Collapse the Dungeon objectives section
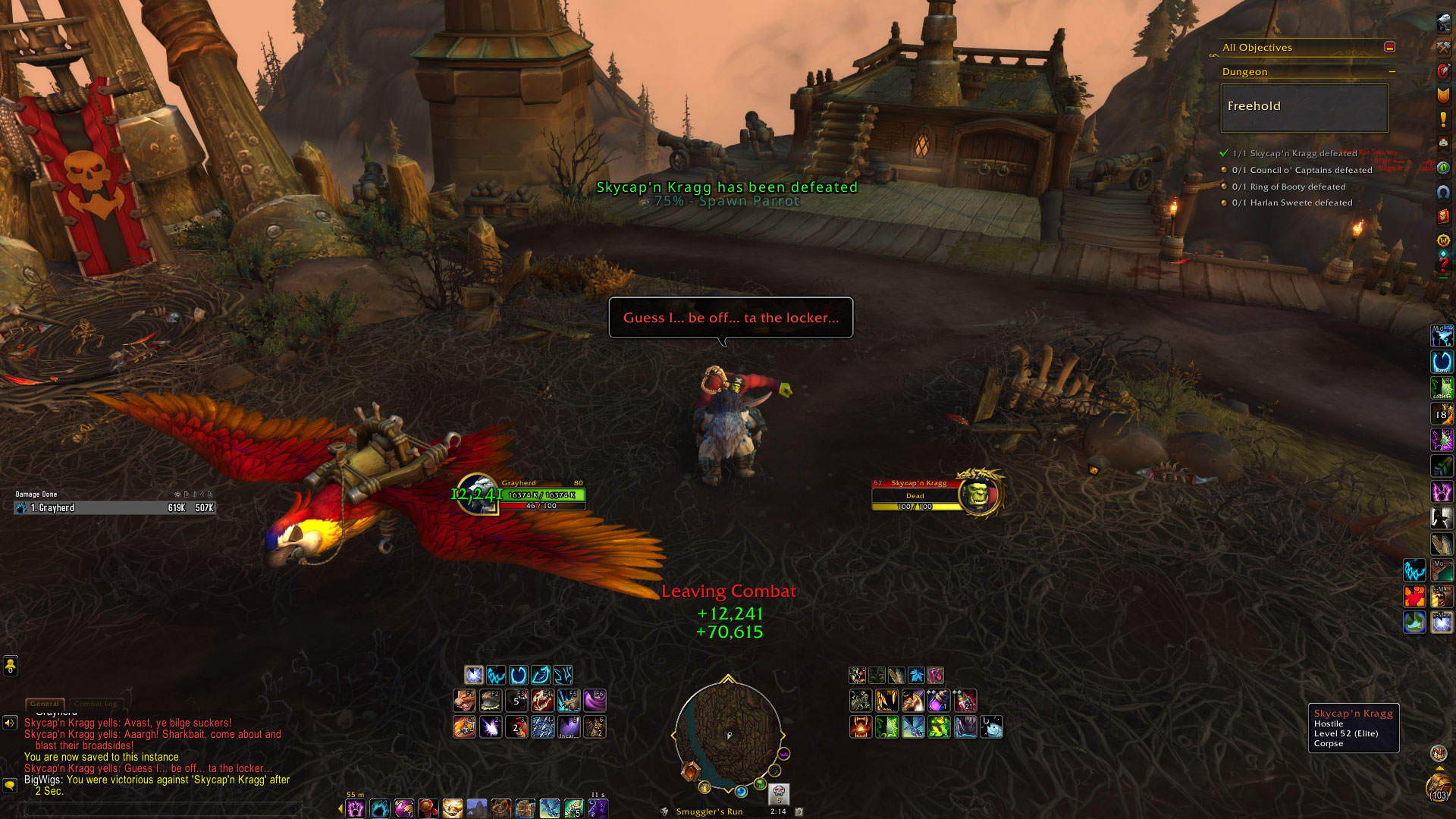Screen dimensions: 1456x819 [1392, 72]
